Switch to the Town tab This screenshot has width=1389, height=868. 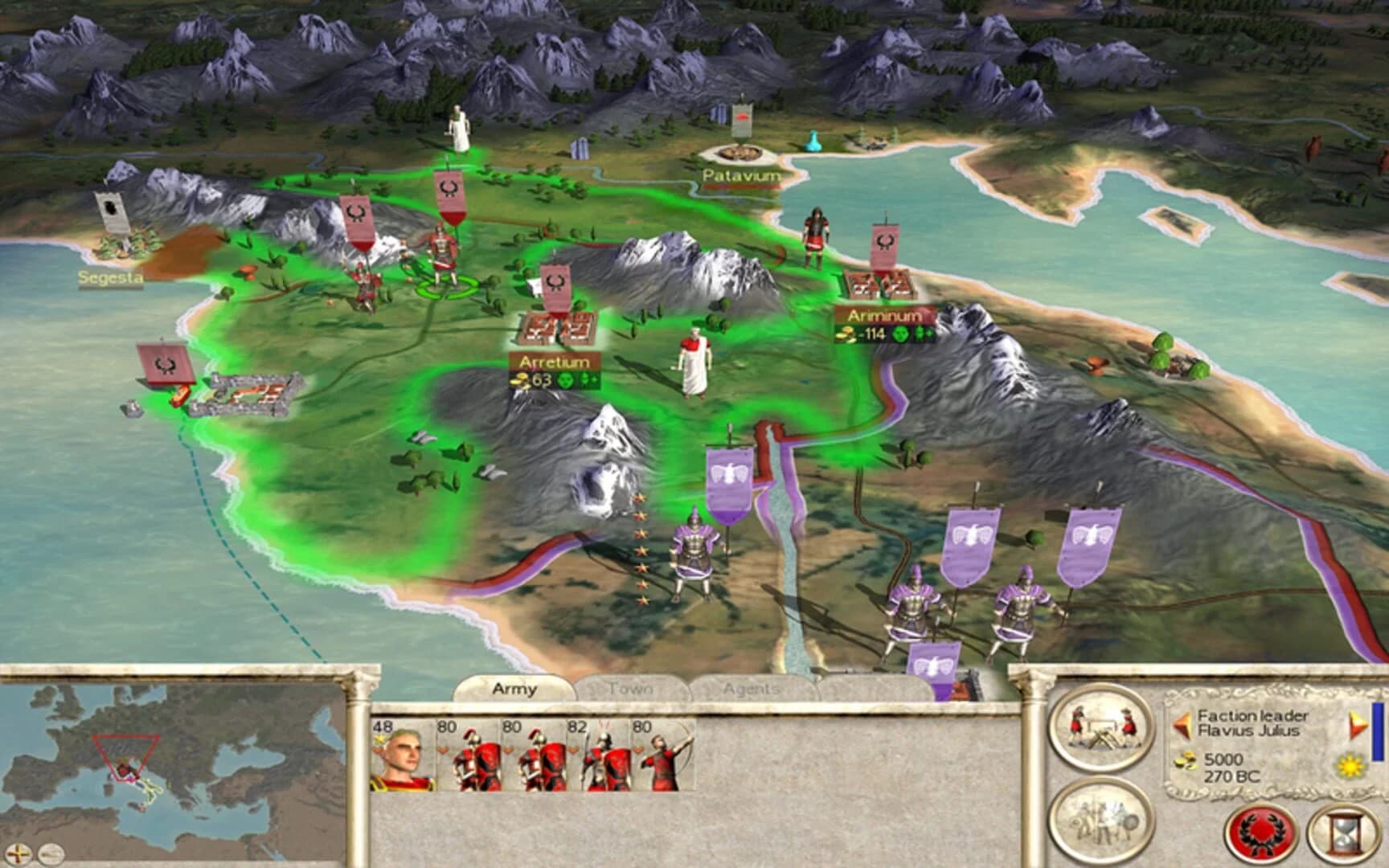coord(632,689)
